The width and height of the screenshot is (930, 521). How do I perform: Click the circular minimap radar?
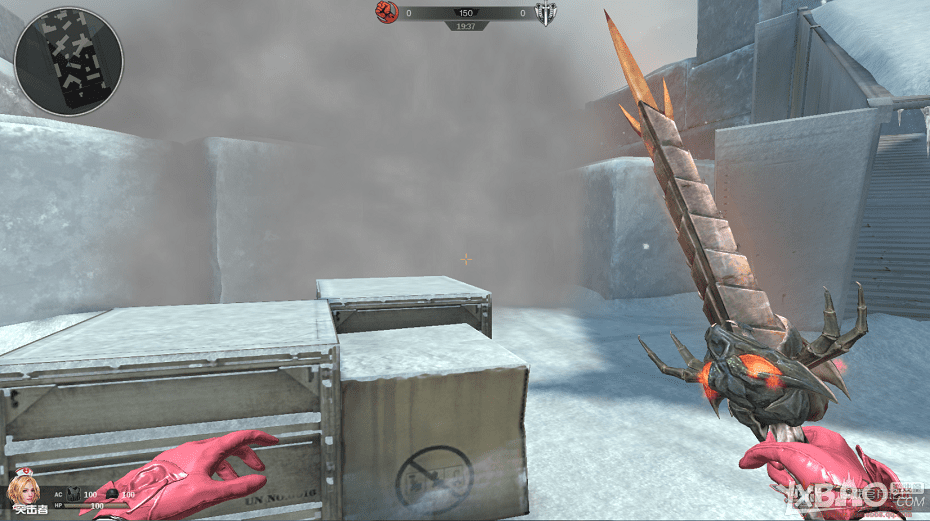click(x=69, y=61)
